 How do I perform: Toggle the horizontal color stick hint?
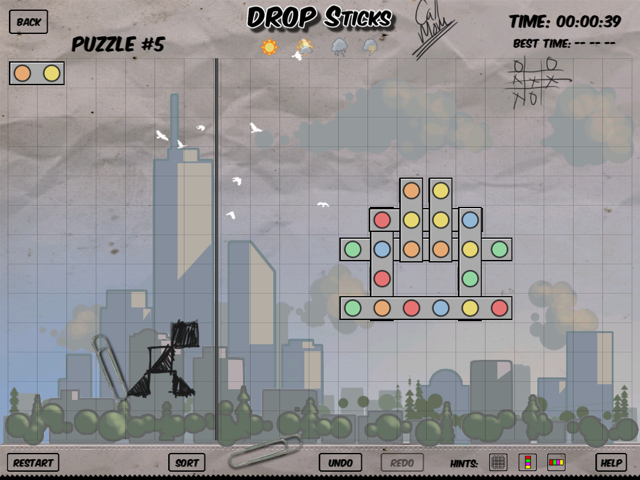[556, 463]
